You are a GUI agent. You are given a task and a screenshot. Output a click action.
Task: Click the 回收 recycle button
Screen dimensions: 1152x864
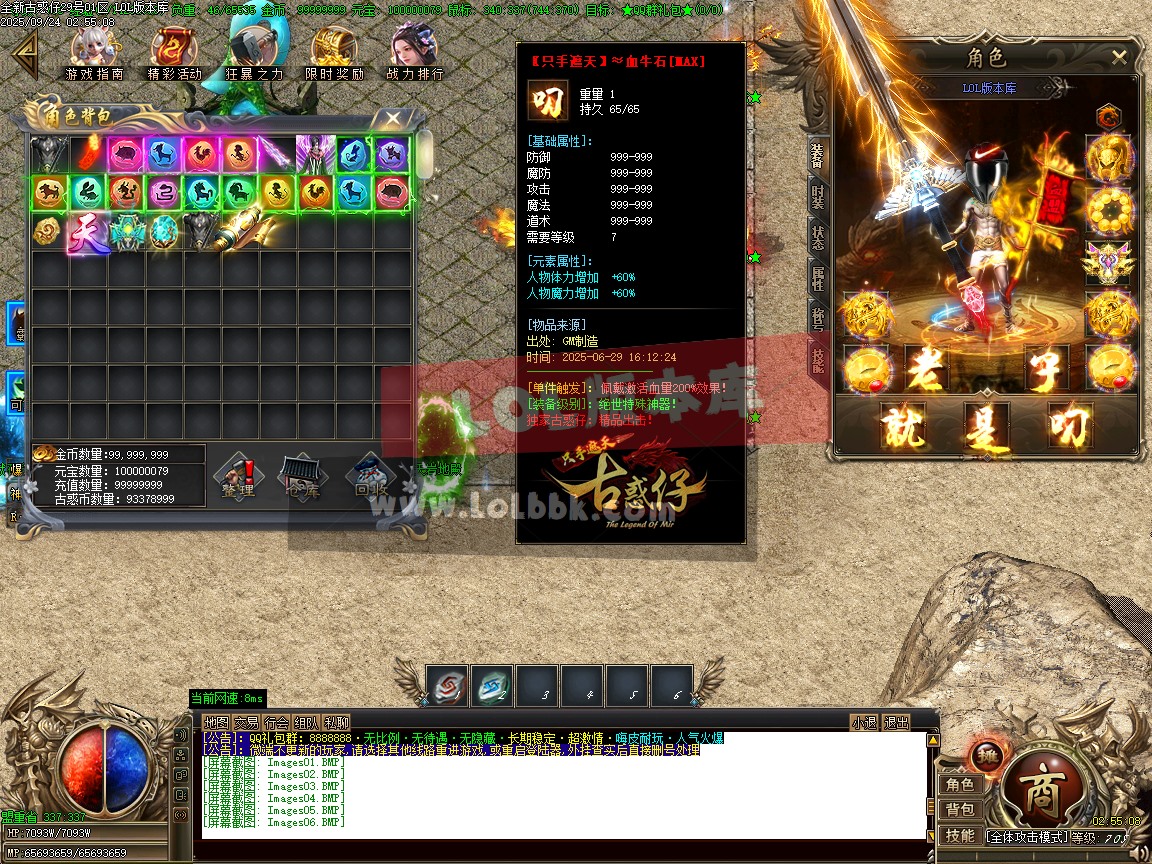(368, 476)
